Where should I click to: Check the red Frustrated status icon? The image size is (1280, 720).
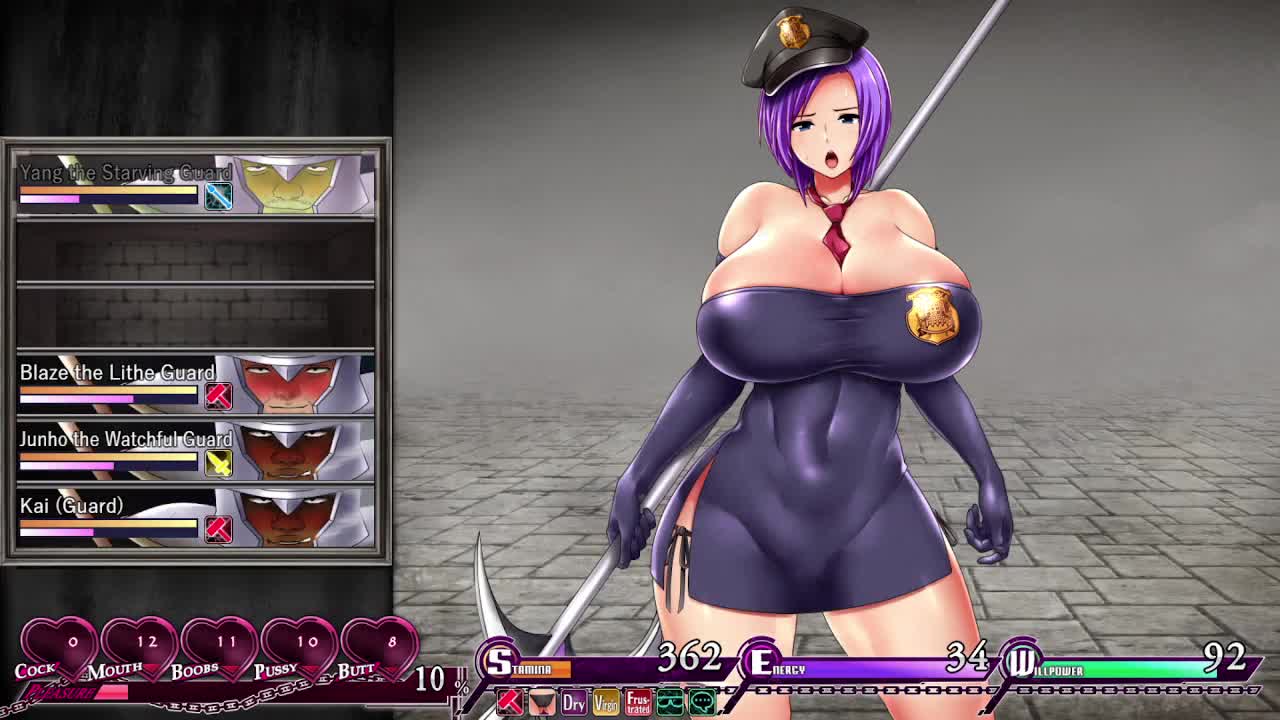(x=638, y=703)
